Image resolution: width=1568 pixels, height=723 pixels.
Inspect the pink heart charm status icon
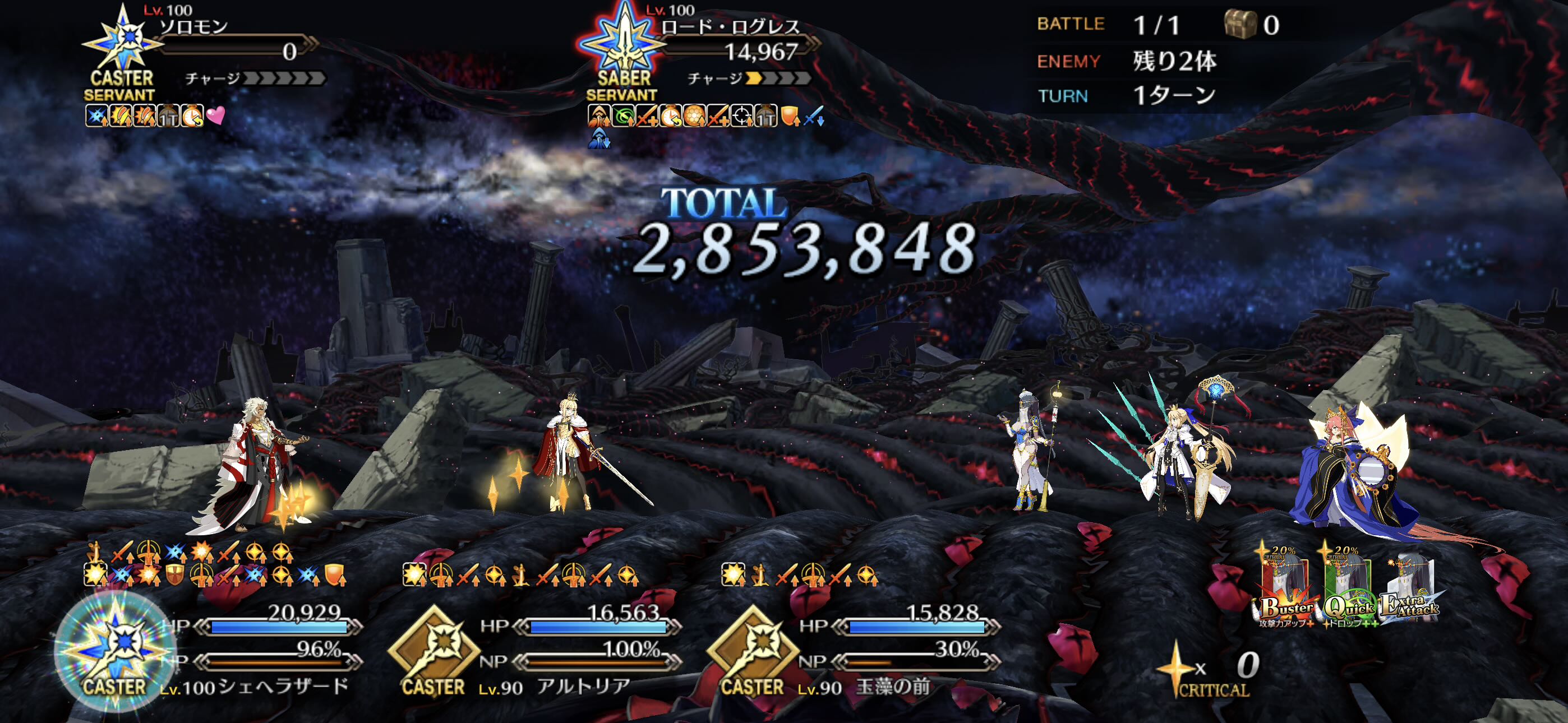216,115
